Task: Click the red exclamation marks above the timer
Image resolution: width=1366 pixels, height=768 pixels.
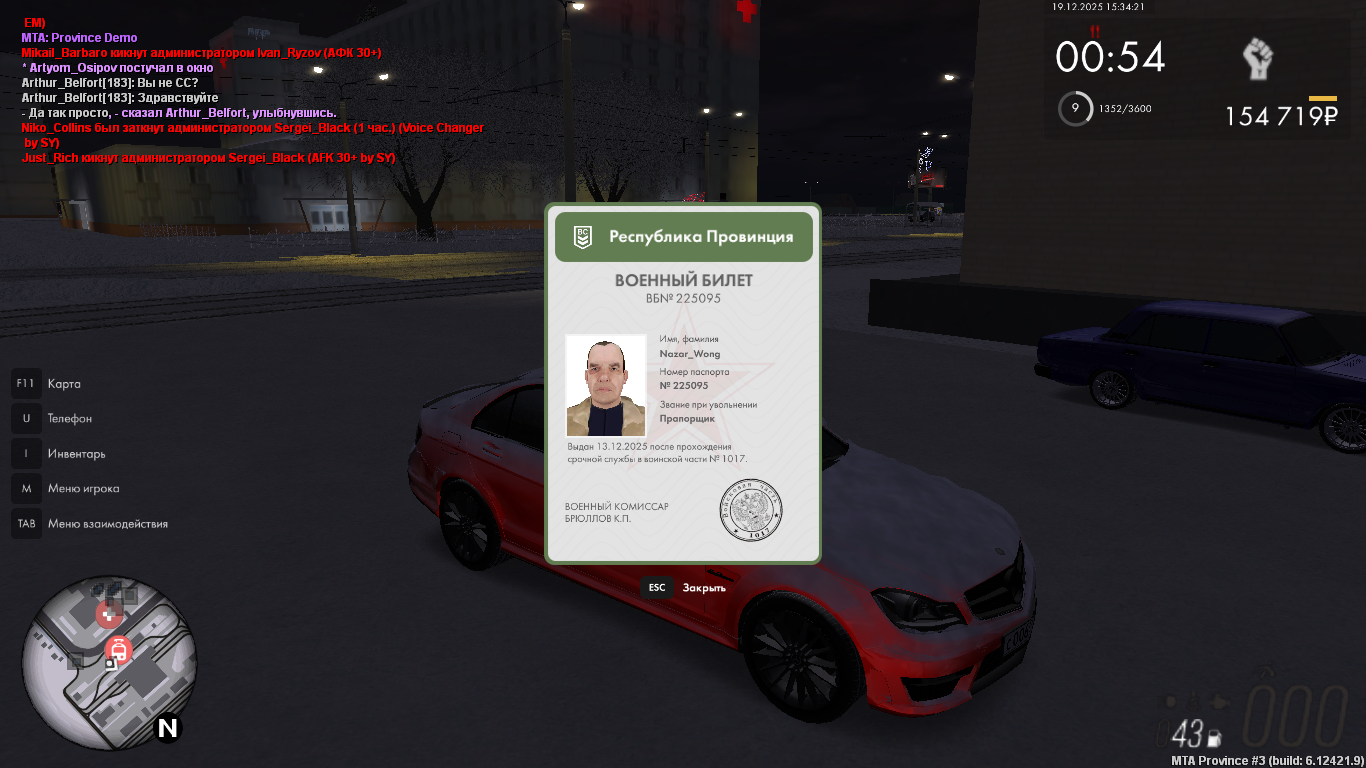Action: tap(1096, 31)
